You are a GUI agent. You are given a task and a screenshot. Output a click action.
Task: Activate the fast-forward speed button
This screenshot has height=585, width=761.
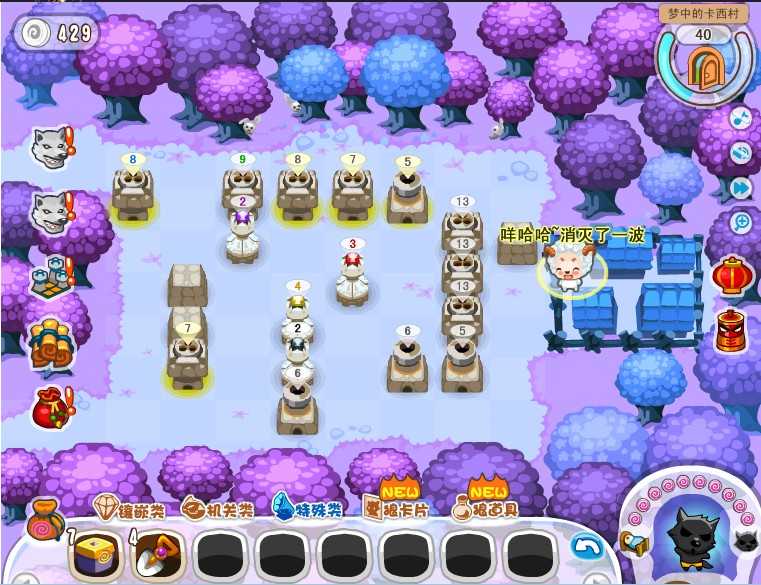tap(741, 187)
